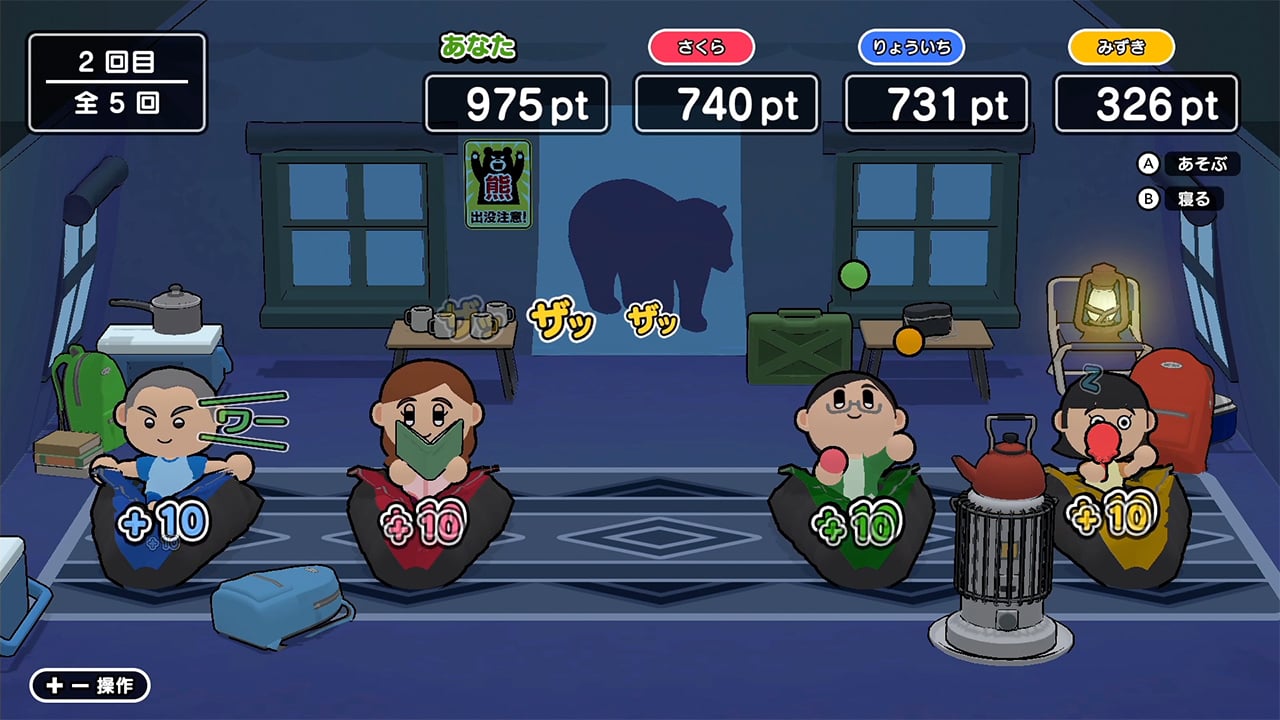Choose the りょういち player name tag
Image resolution: width=1280 pixels, height=720 pixels.
click(x=911, y=47)
